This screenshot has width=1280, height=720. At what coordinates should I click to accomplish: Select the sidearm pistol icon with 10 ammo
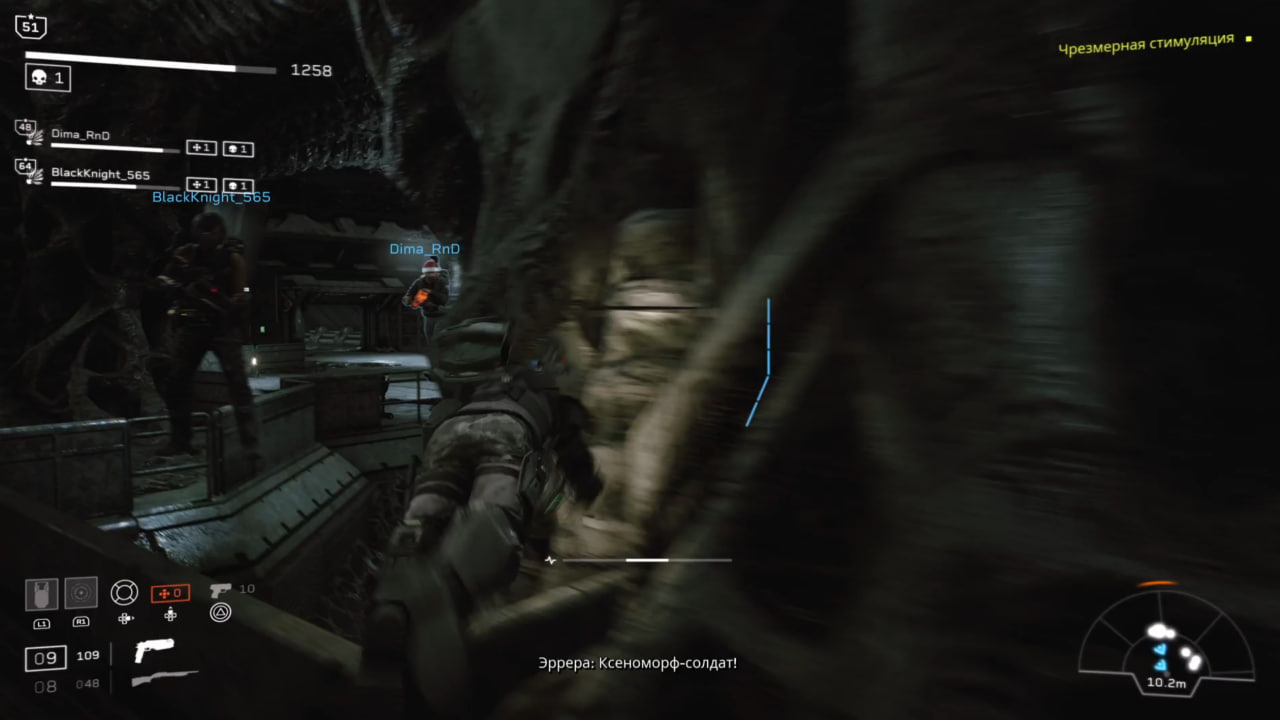pos(221,590)
